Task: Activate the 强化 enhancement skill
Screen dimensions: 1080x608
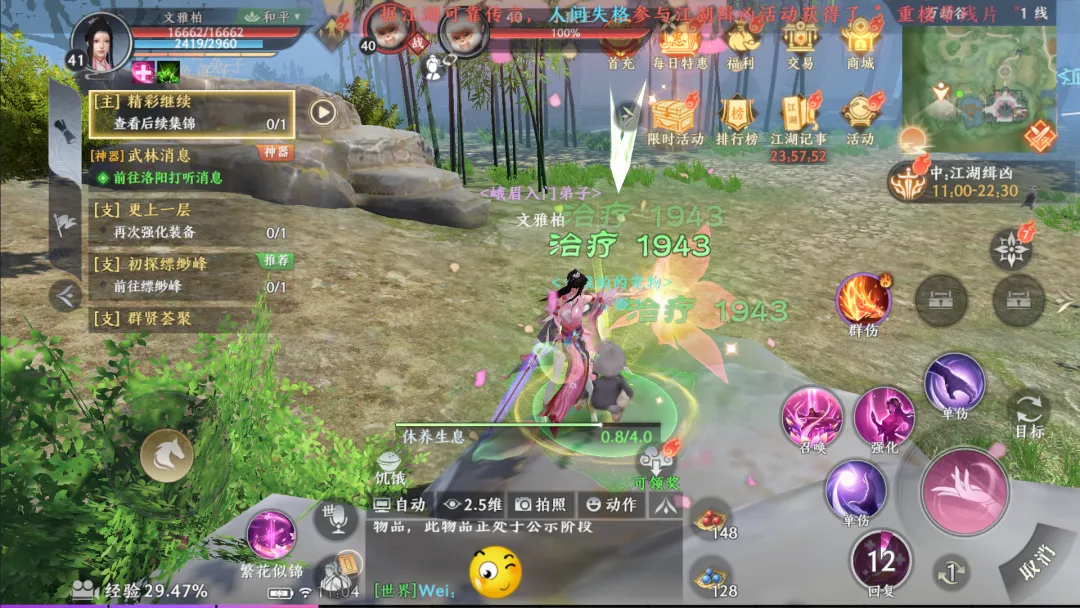Action: coord(884,418)
